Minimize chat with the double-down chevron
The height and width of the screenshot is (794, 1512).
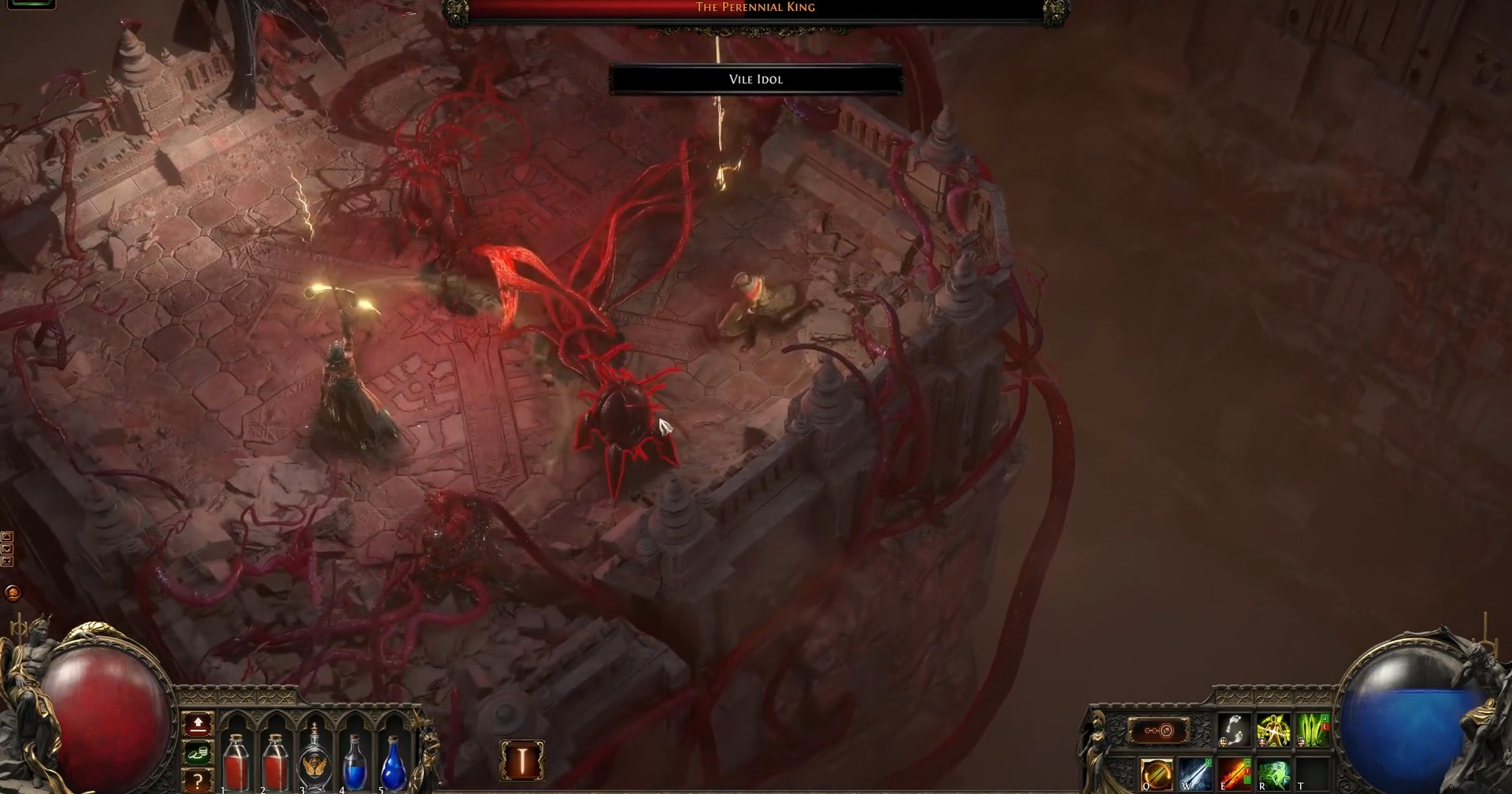click(7, 561)
